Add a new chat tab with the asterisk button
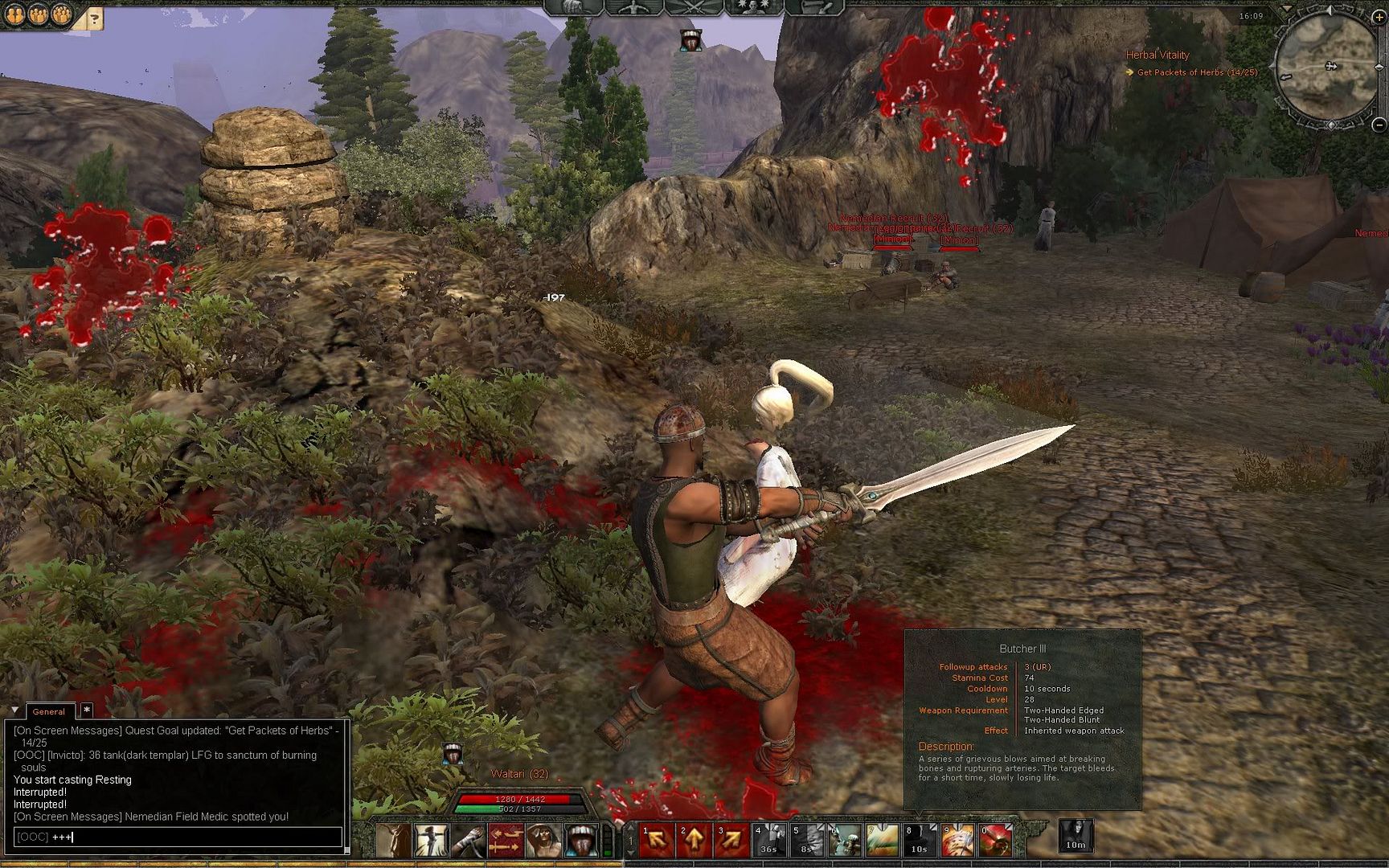The height and width of the screenshot is (868, 1389). (87, 710)
